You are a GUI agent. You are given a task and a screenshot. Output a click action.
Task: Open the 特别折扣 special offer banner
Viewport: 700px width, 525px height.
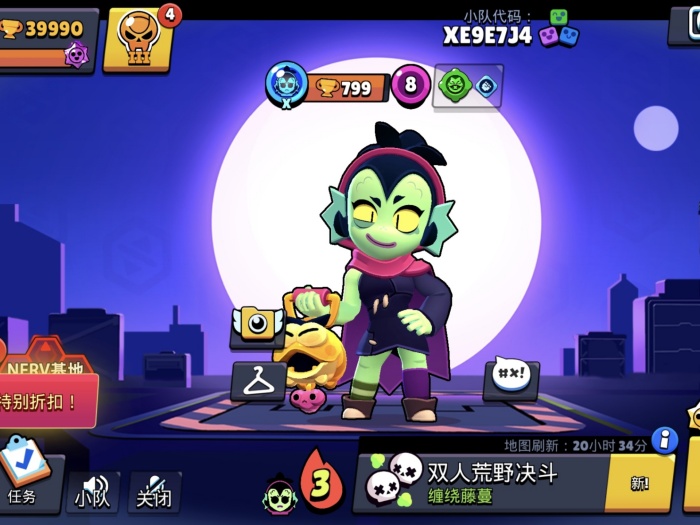coord(48,400)
